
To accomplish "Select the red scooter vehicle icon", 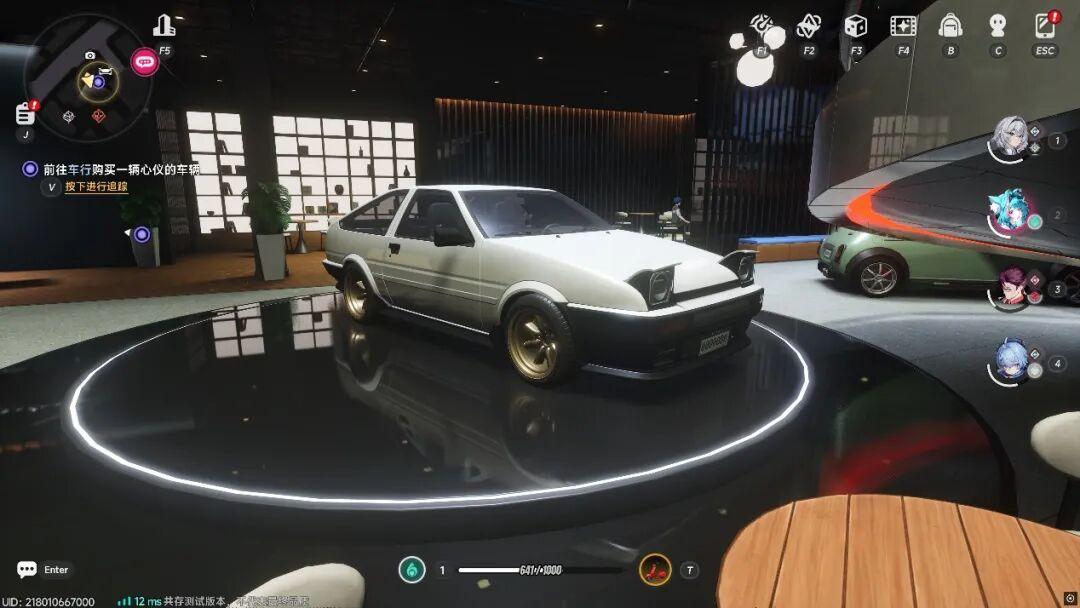I will [x=655, y=570].
